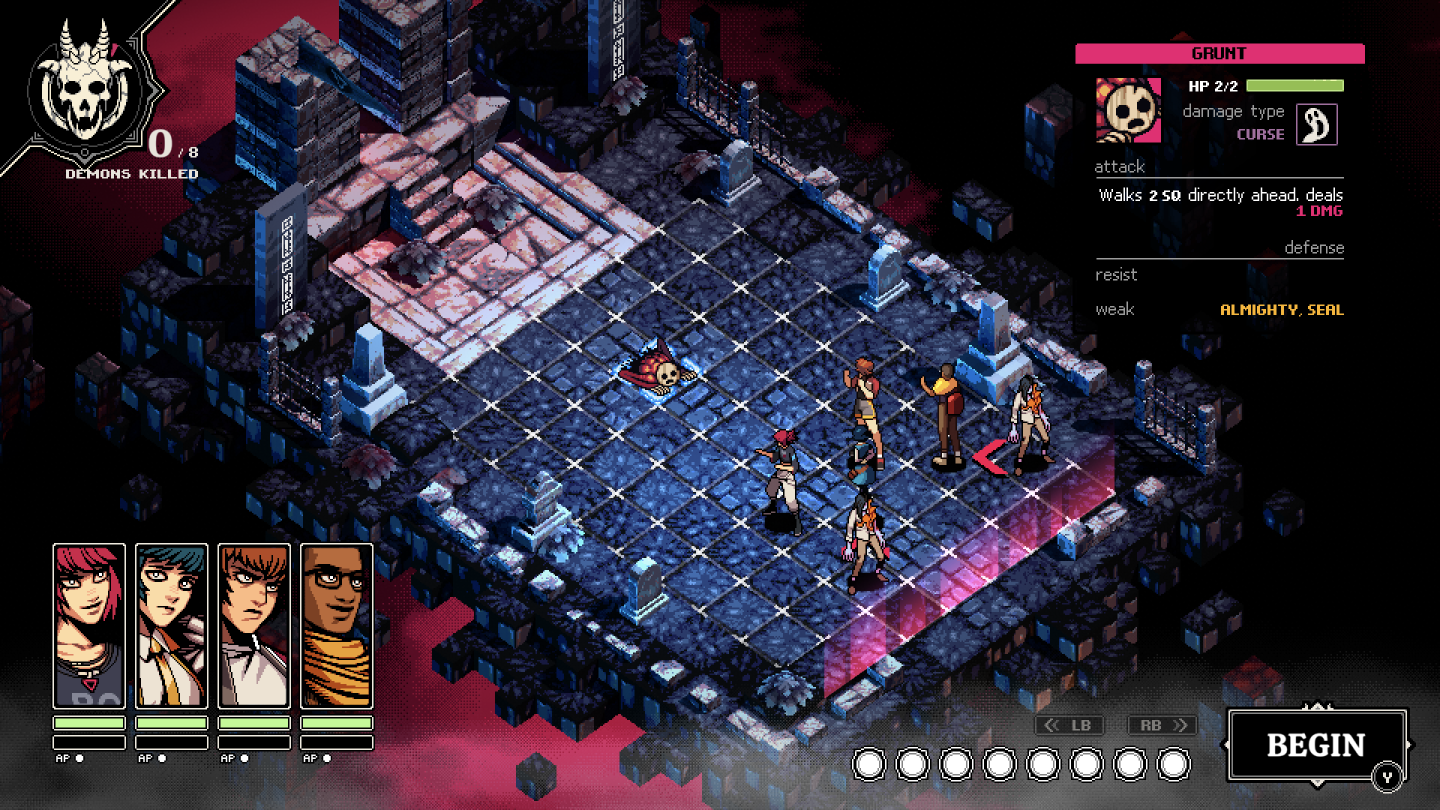
Task: Choose the teal-haired character portrait
Action: point(171,625)
